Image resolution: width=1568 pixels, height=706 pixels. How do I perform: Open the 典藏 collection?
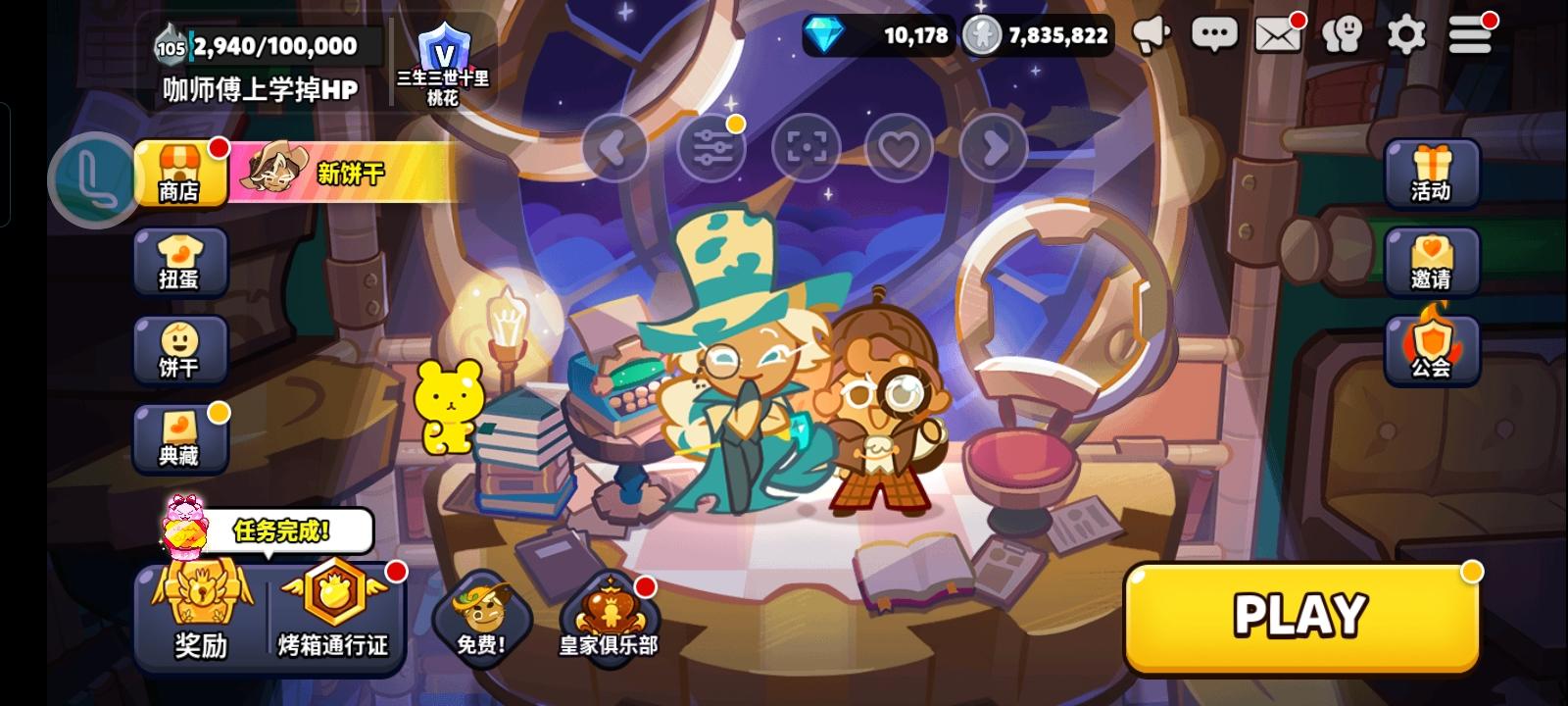[180, 438]
